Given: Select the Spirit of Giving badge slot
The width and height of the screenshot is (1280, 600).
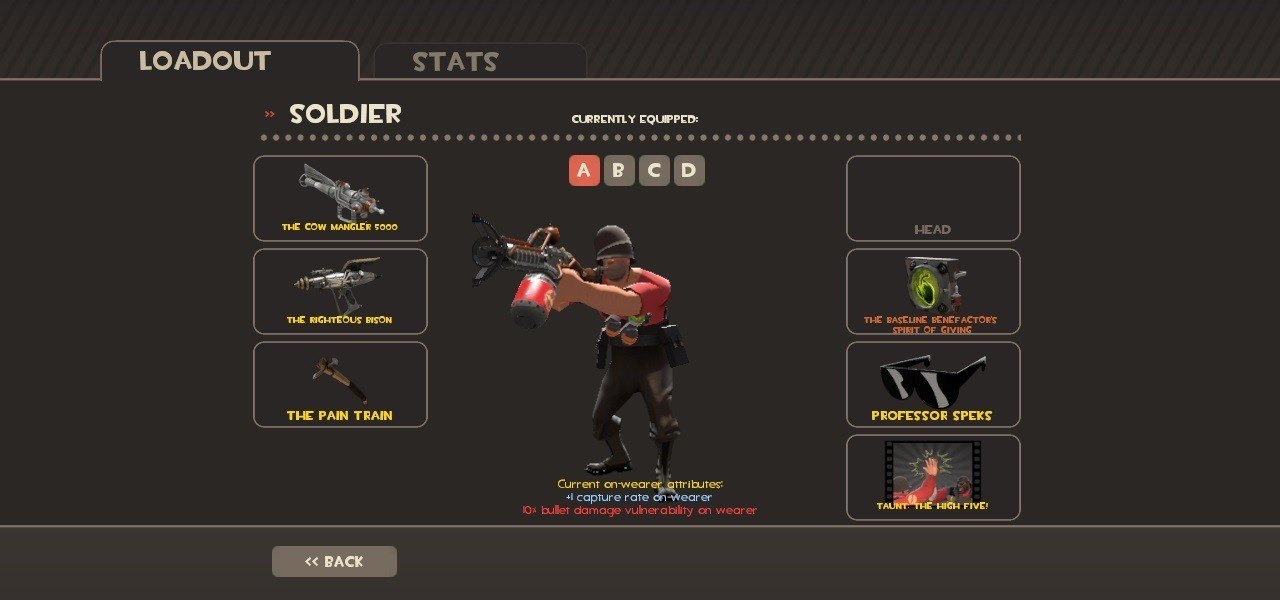Looking at the screenshot, I should [x=933, y=291].
